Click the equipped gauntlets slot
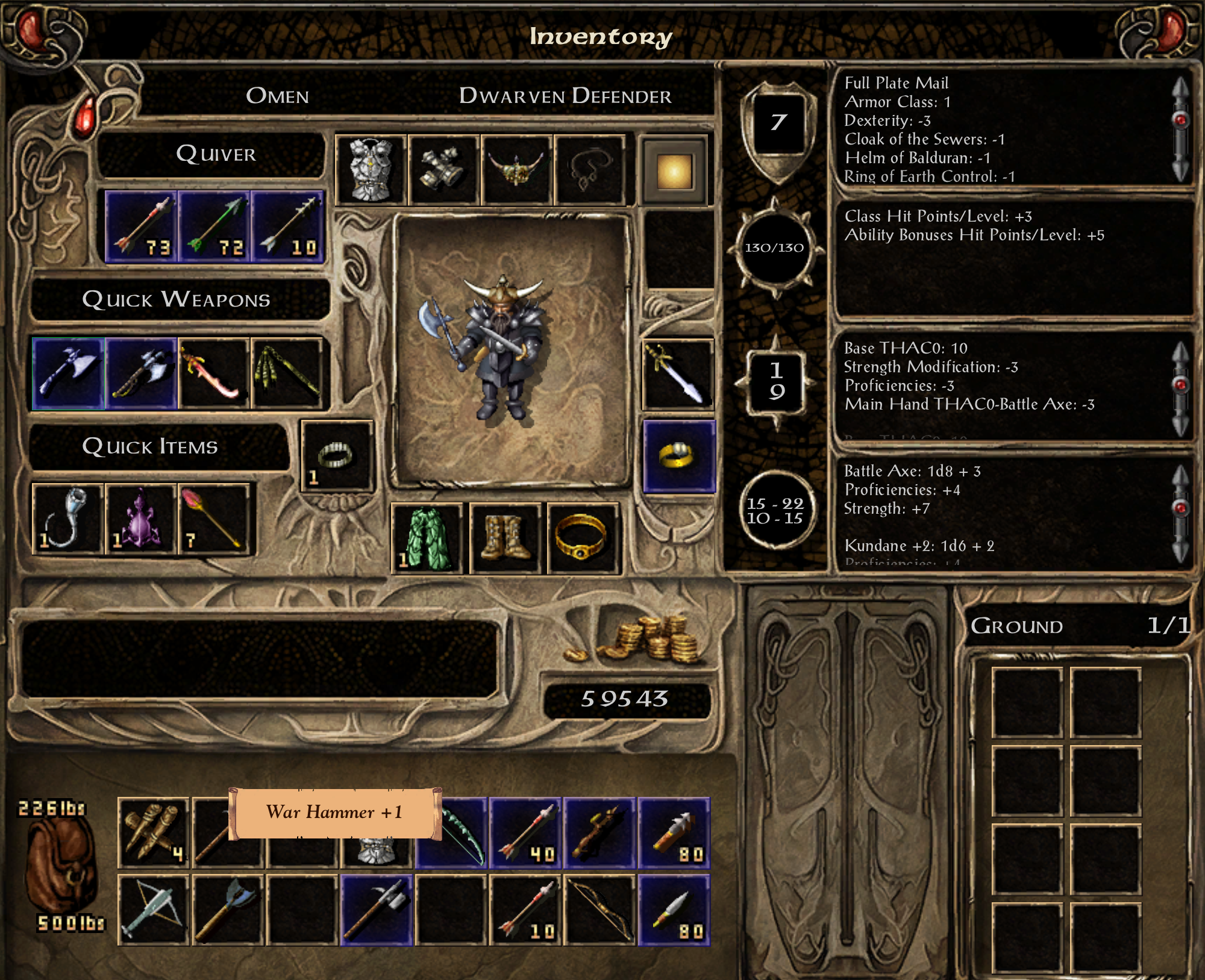 443,170
